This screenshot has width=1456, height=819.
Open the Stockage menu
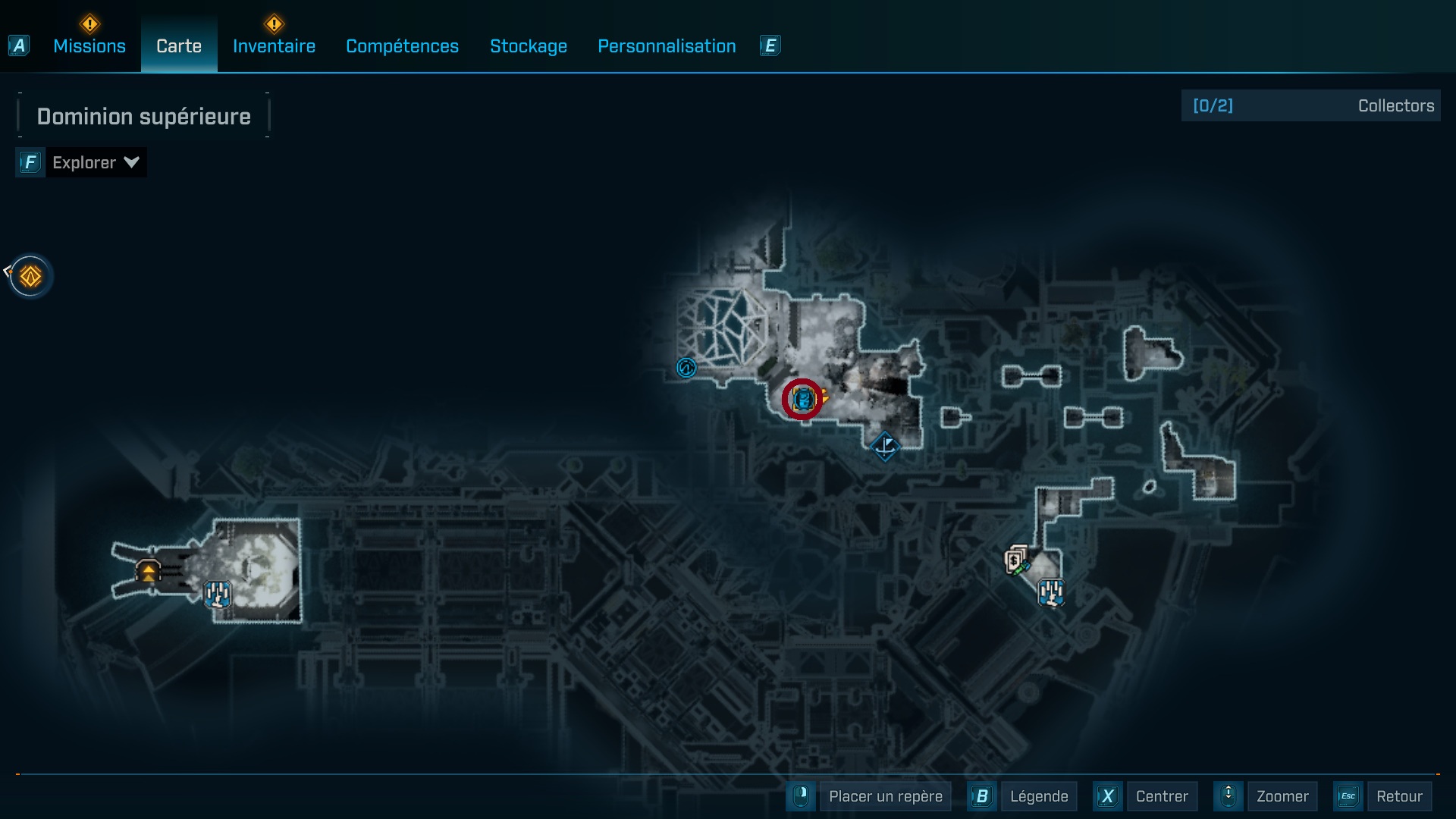click(x=529, y=46)
